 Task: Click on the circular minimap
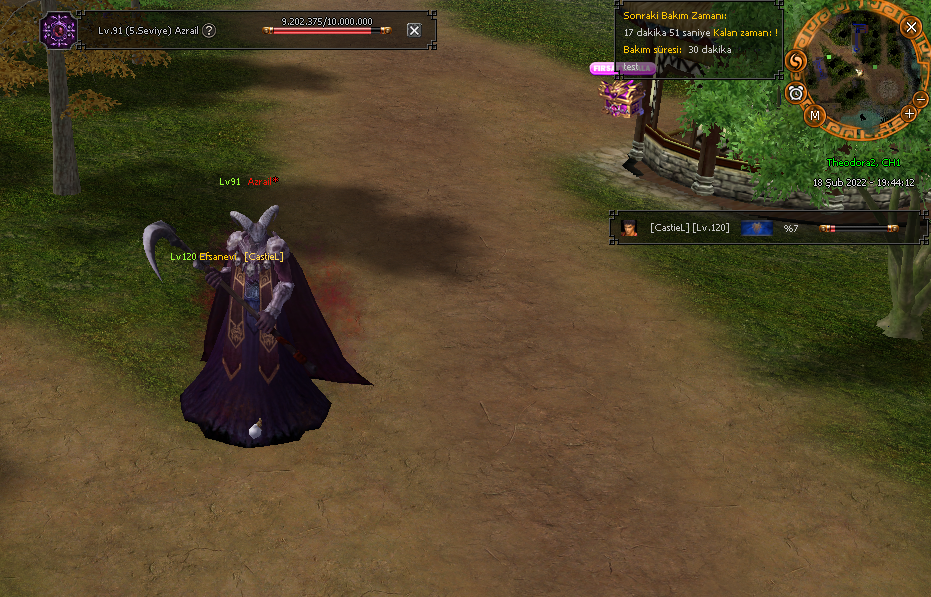[856, 70]
